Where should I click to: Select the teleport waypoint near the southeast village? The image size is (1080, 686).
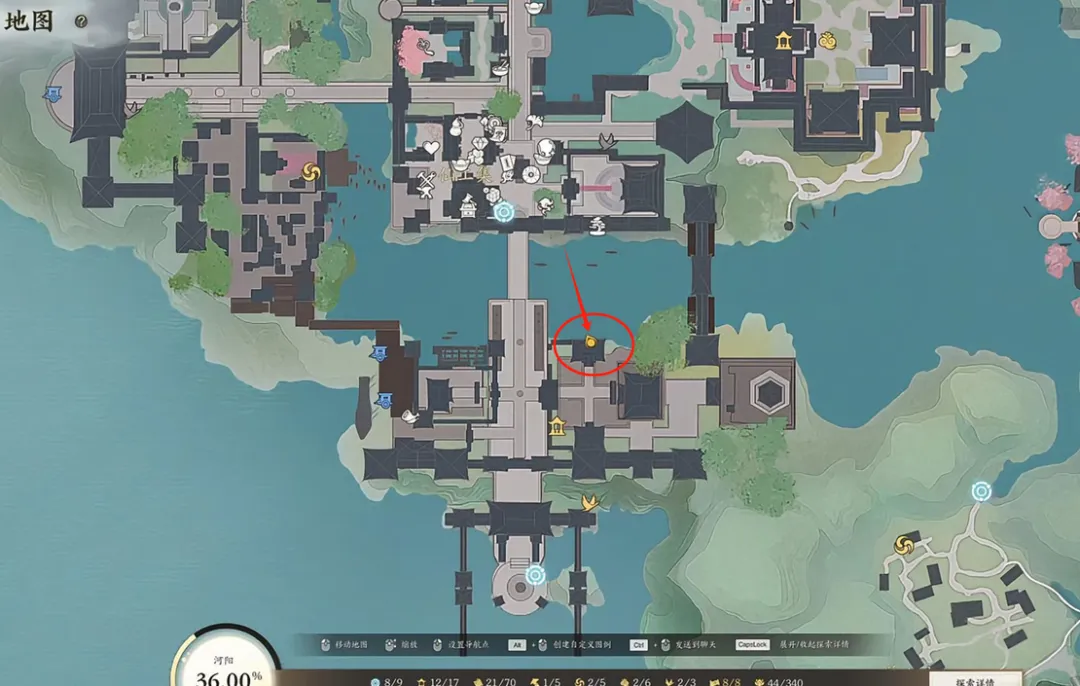coord(981,491)
